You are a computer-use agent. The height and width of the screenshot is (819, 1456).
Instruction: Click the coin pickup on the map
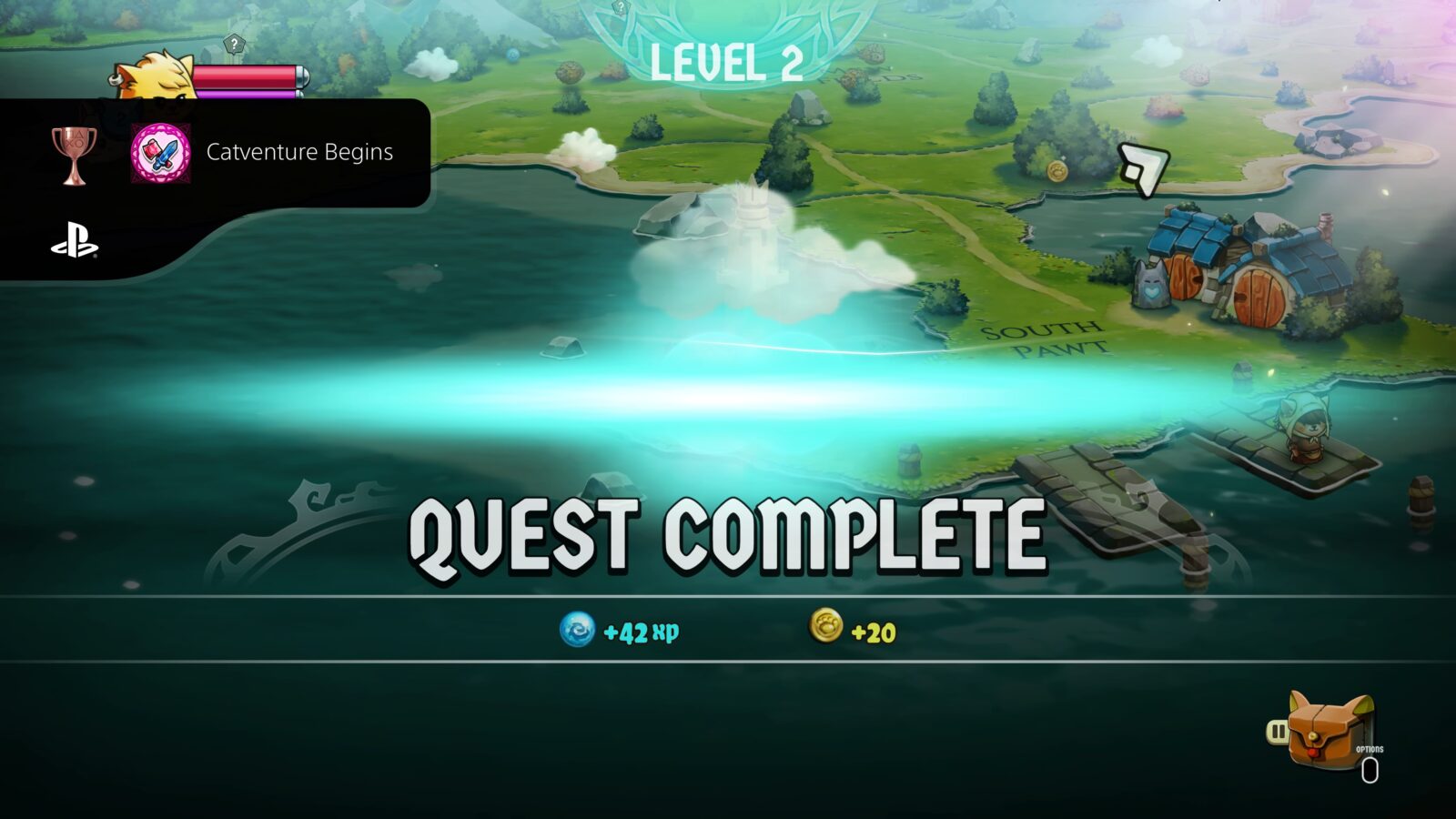coord(1058,169)
